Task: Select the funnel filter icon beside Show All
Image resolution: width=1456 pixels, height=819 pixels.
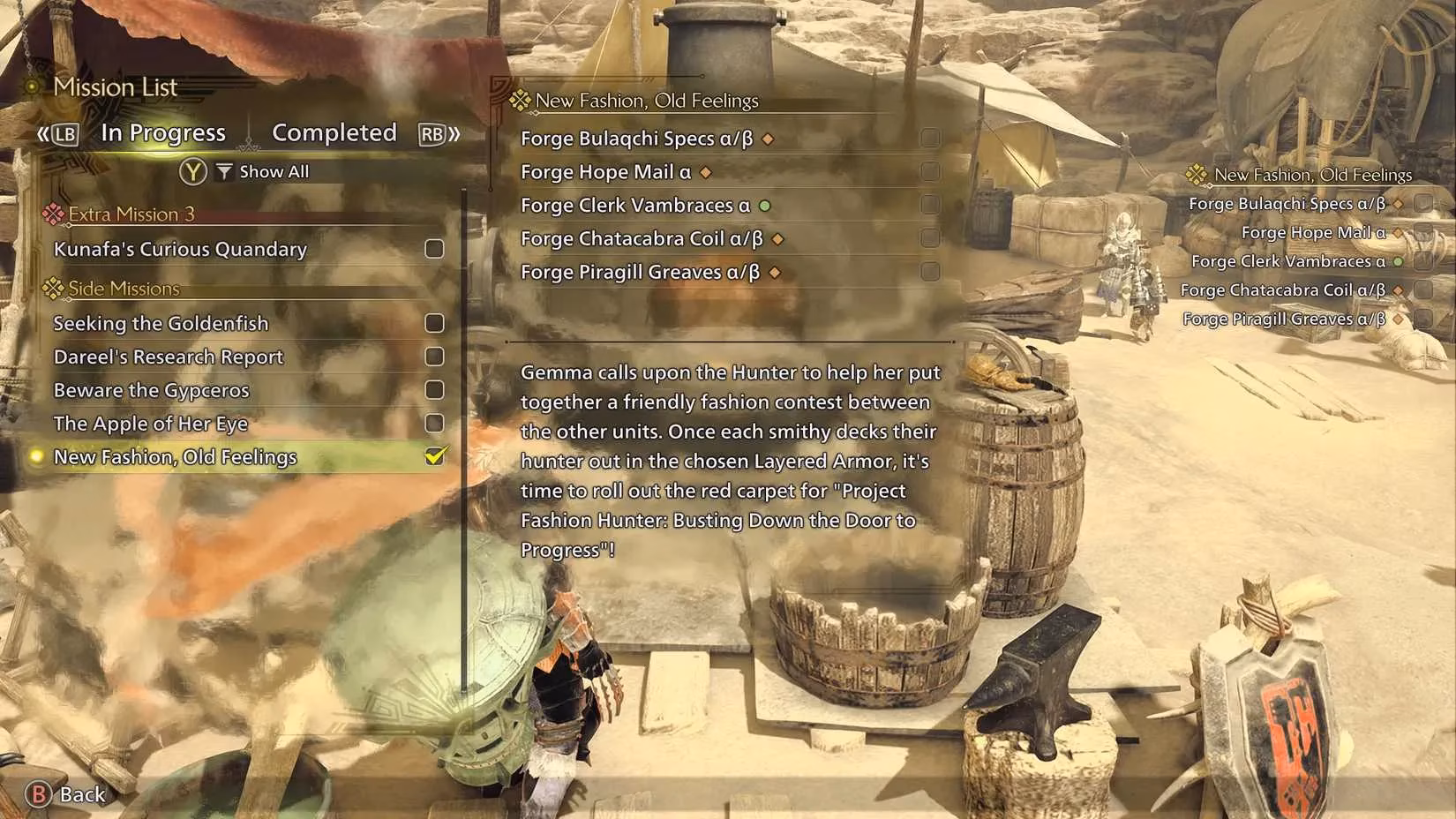Action: [223, 171]
